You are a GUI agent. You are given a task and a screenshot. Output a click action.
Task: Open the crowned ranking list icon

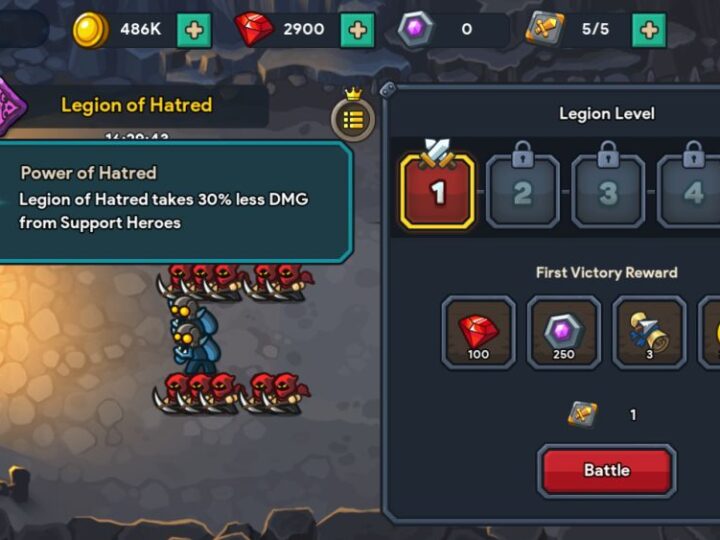pyautogui.click(x=352, y=119)
